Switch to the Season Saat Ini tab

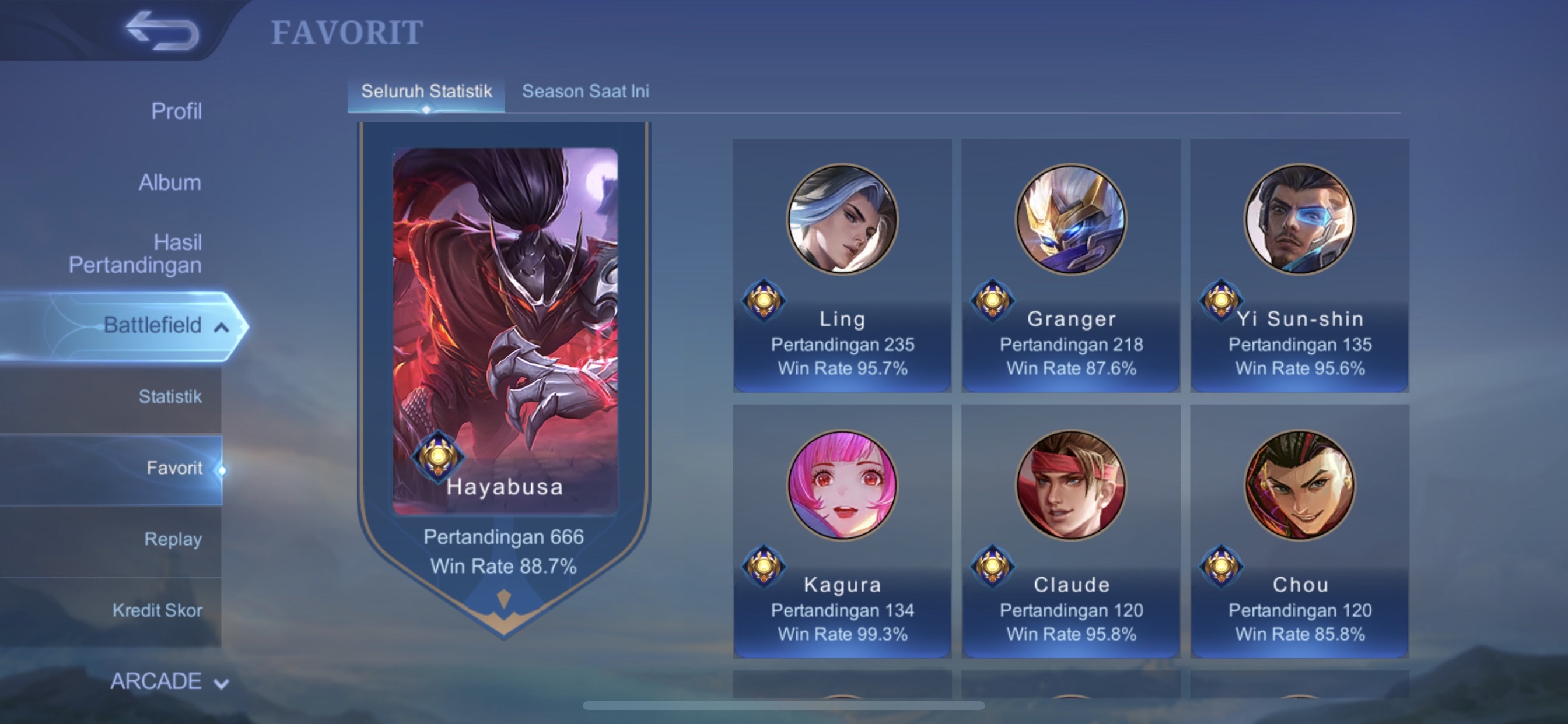[586, 92]
